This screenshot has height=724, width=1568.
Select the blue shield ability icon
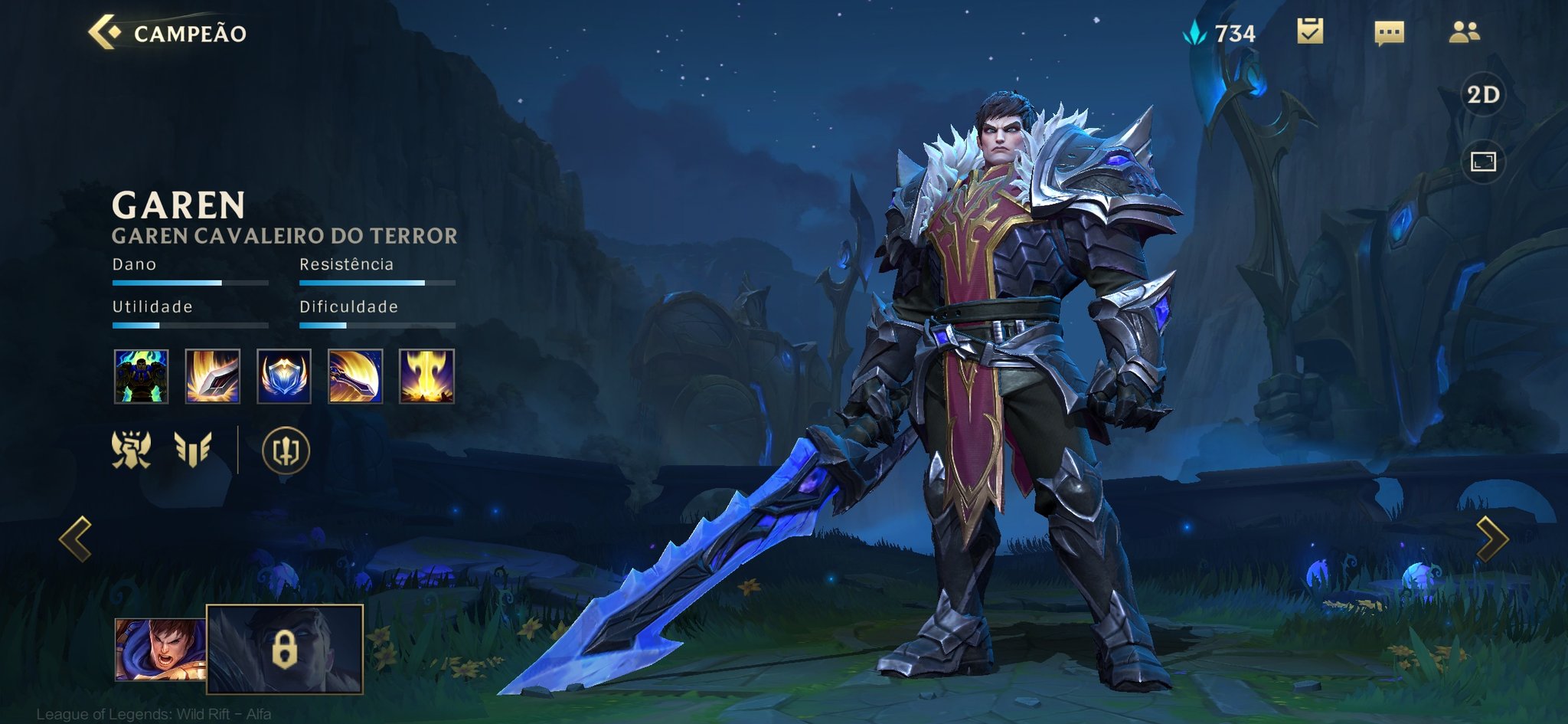[284, 376]
